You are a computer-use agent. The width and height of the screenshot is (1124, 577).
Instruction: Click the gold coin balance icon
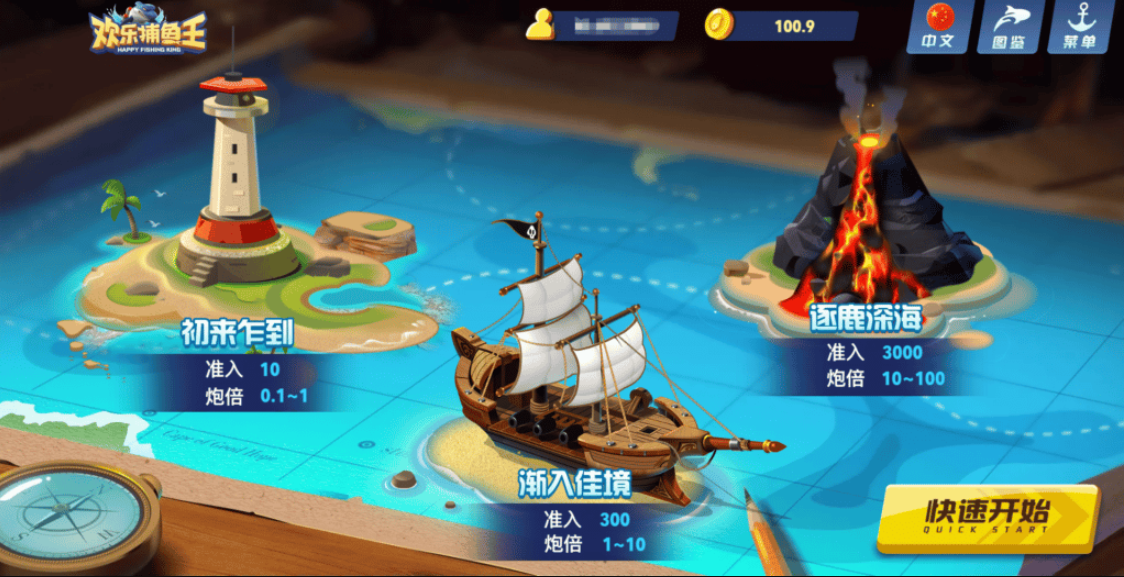(x=719, y=25)
